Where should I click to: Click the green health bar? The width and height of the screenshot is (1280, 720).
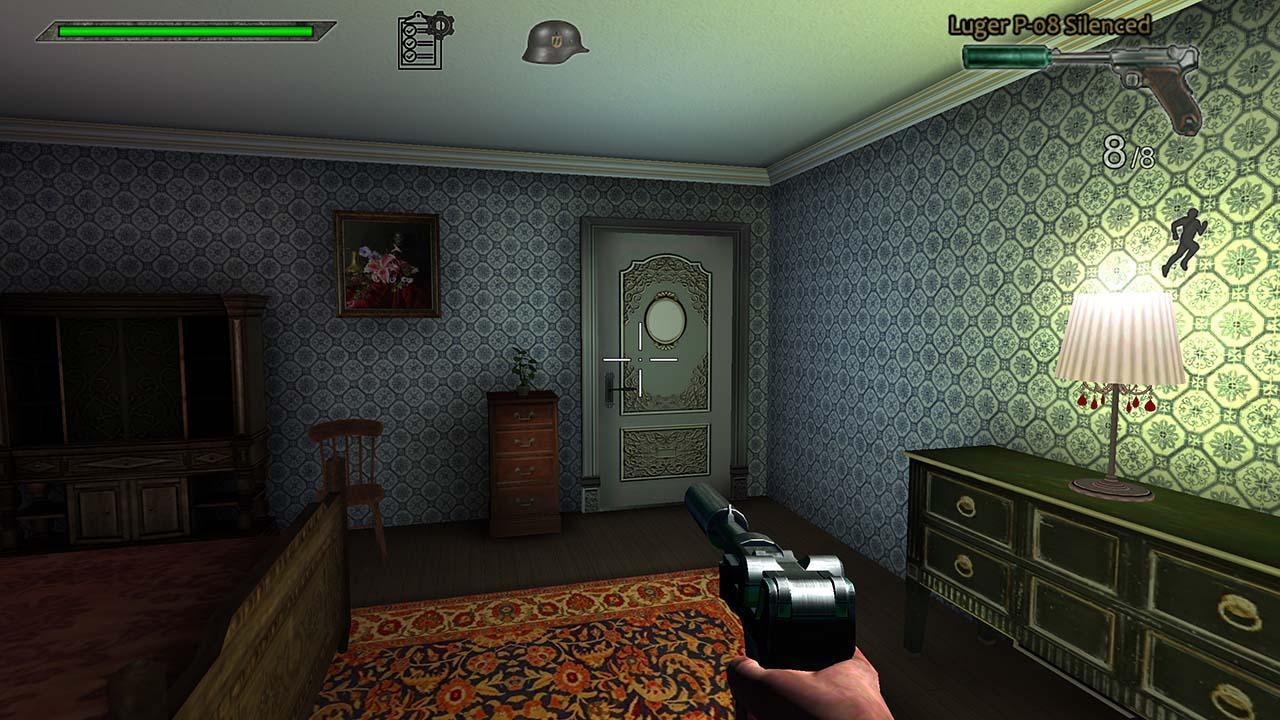185,31
